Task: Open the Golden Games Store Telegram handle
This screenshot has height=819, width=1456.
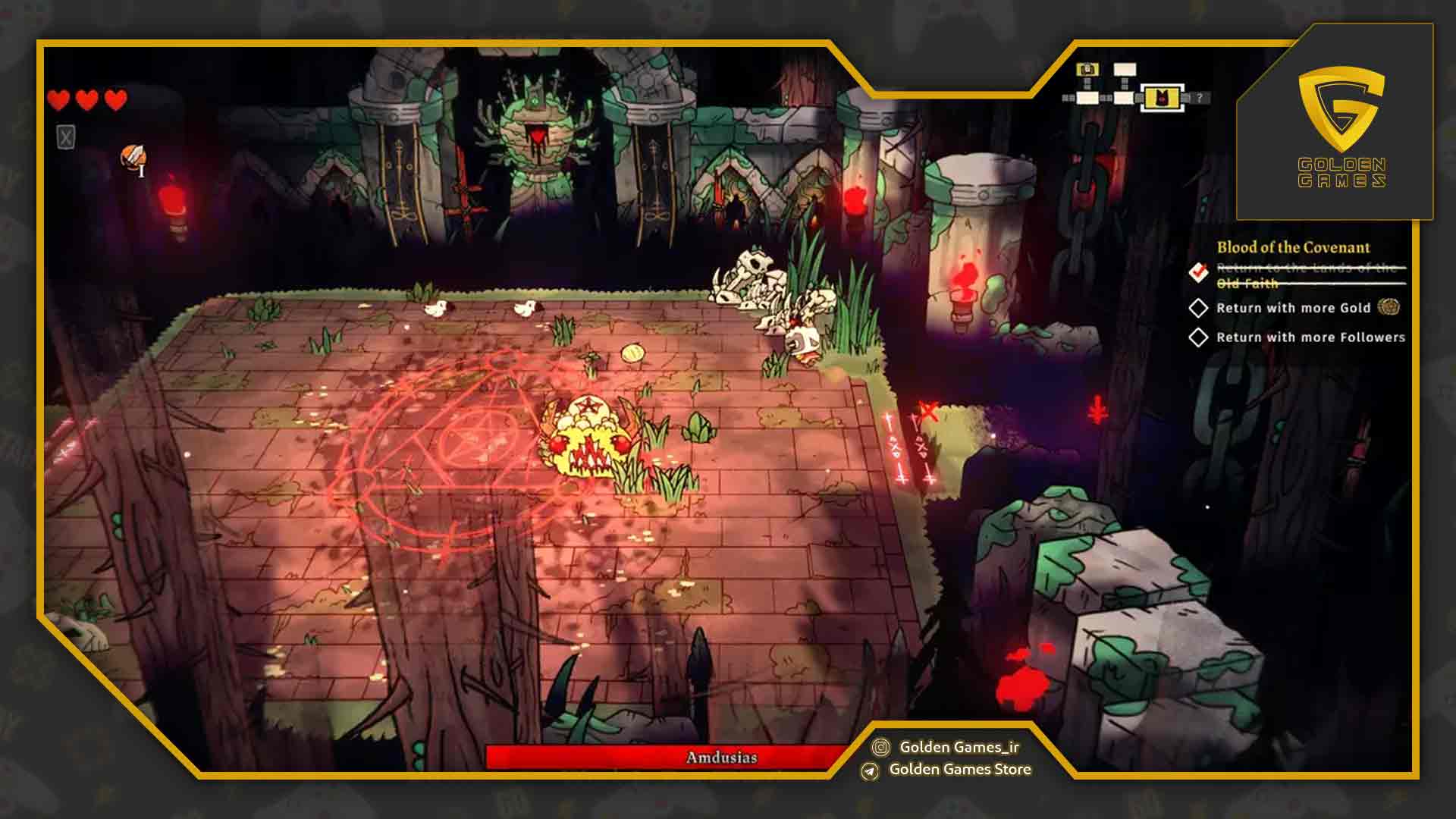Action: pos(959,770)
